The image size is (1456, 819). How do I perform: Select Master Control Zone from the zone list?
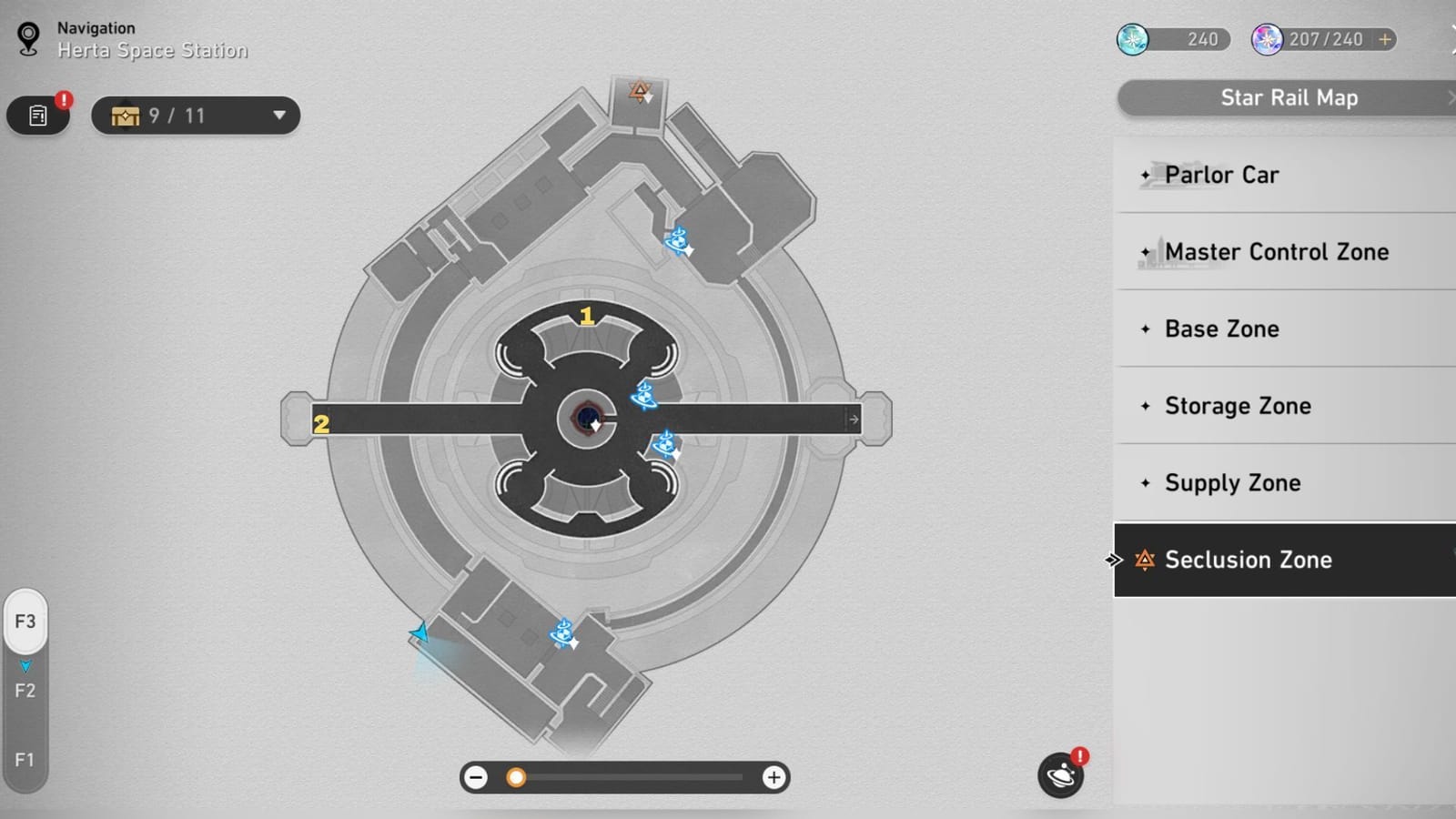1277,251
